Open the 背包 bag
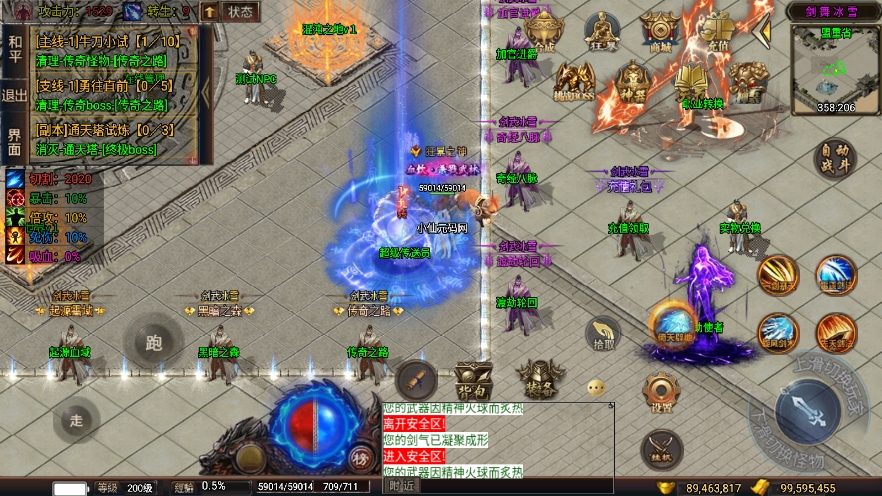 474,378
